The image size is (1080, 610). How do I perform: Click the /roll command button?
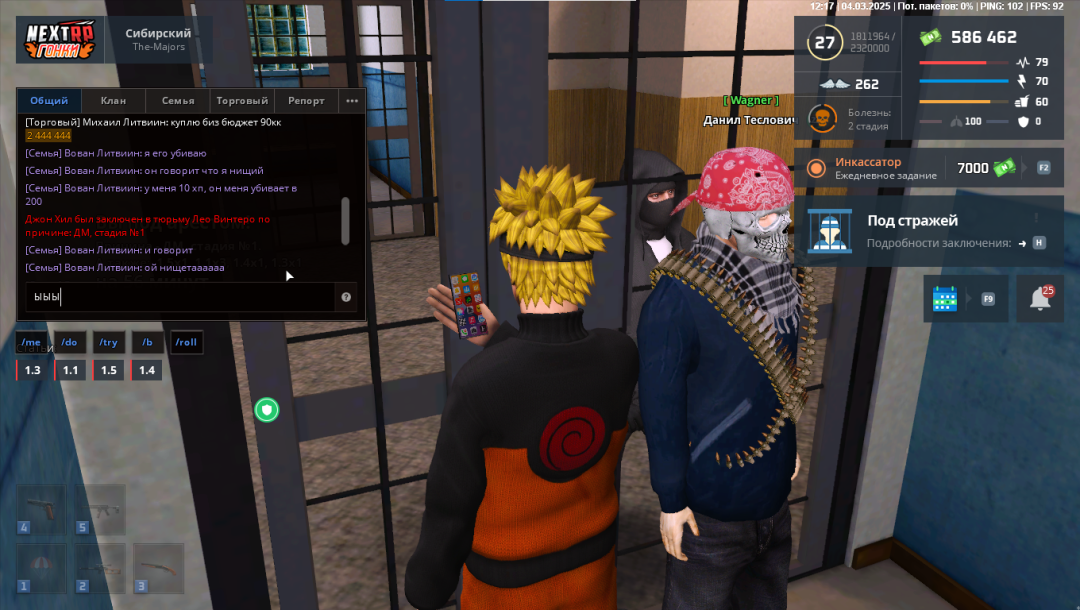[x=186, y=343]
